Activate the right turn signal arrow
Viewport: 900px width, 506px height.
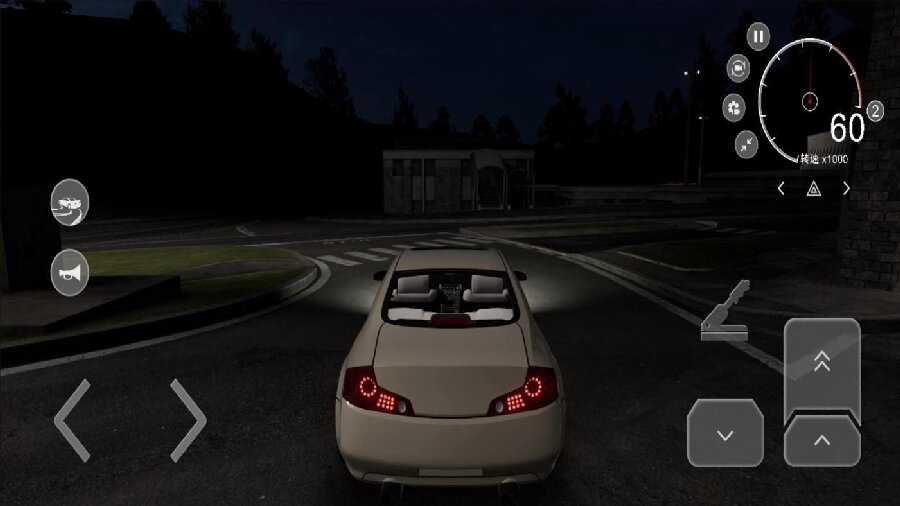click(846, 188)
